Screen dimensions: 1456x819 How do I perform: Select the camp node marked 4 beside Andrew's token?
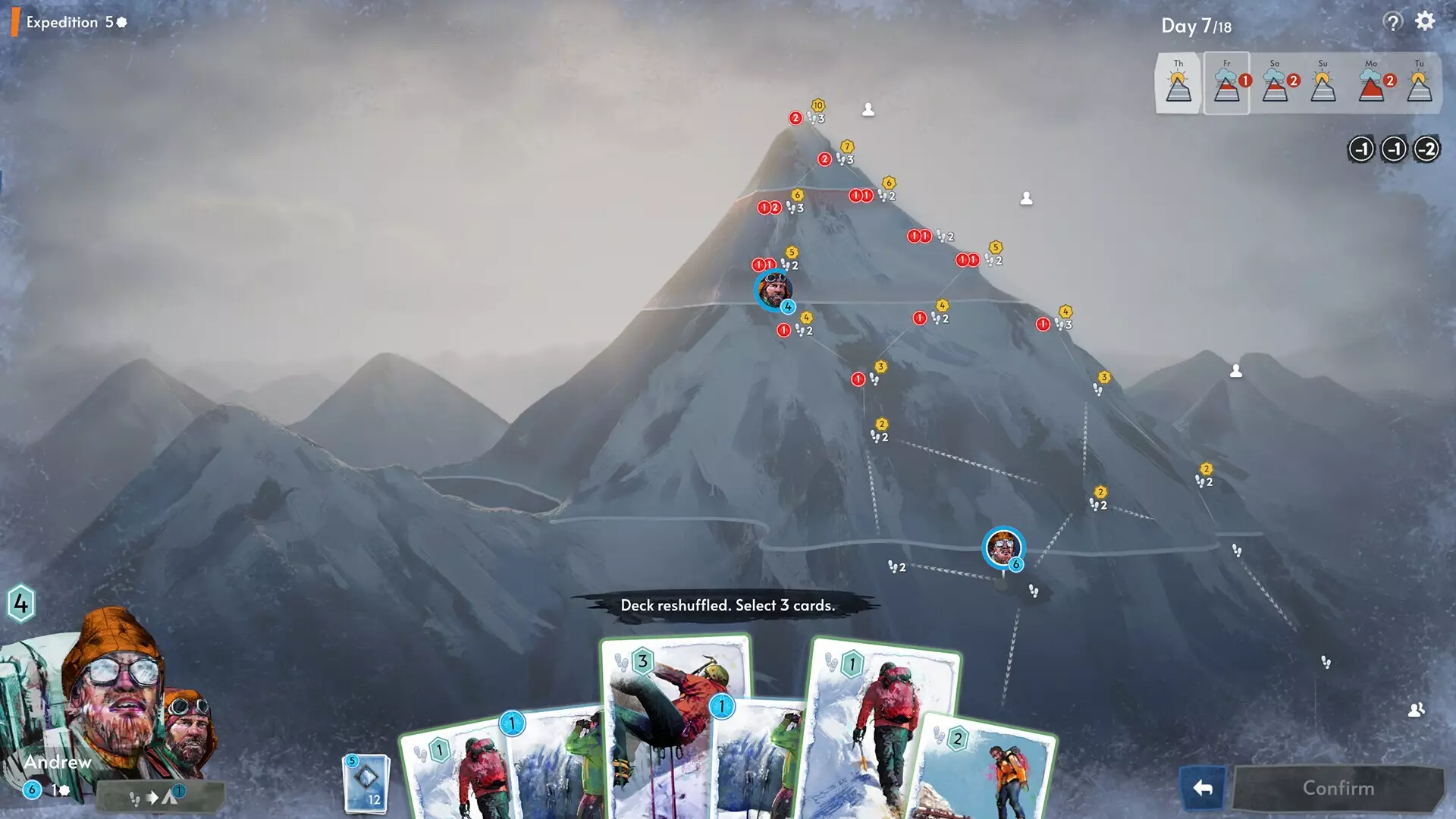pyautogui.click(x=788, y=307)
